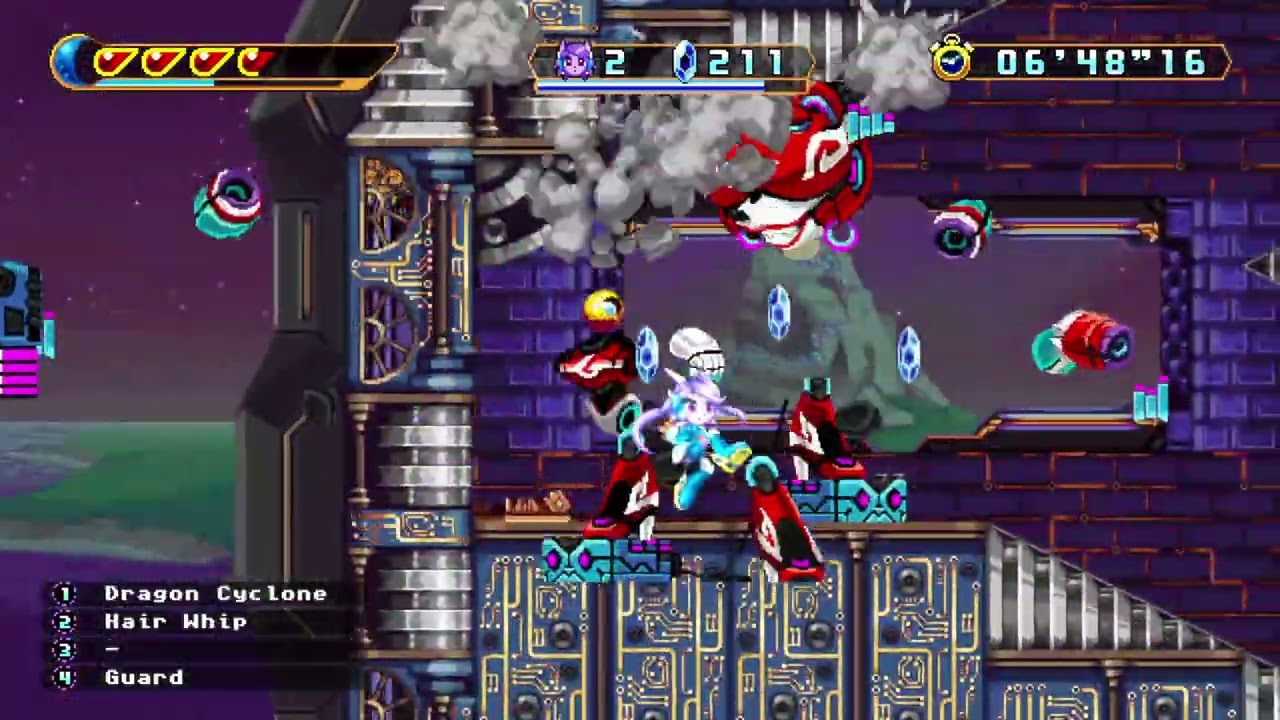The width and height of the screenshot is (1280, 720).
Task: Select the Guard move entry
Action: (x=144, y=678)
